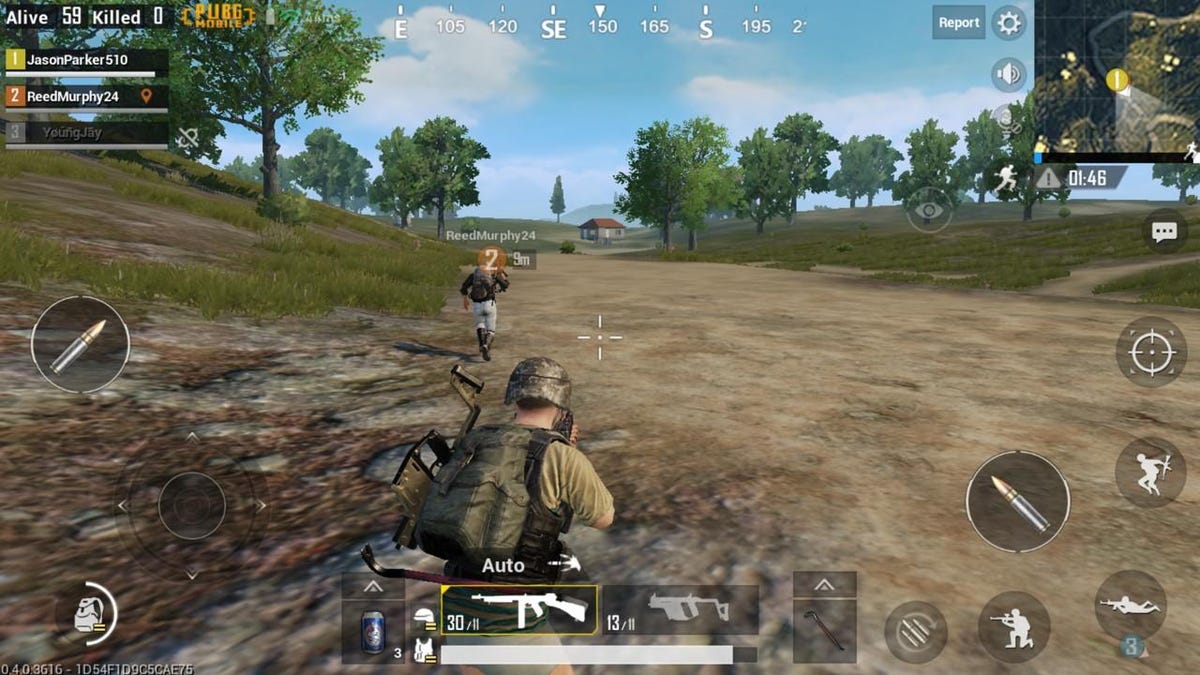Toggle the speaker voice chat icon
1200x675 pixels.
[1008, 74]
